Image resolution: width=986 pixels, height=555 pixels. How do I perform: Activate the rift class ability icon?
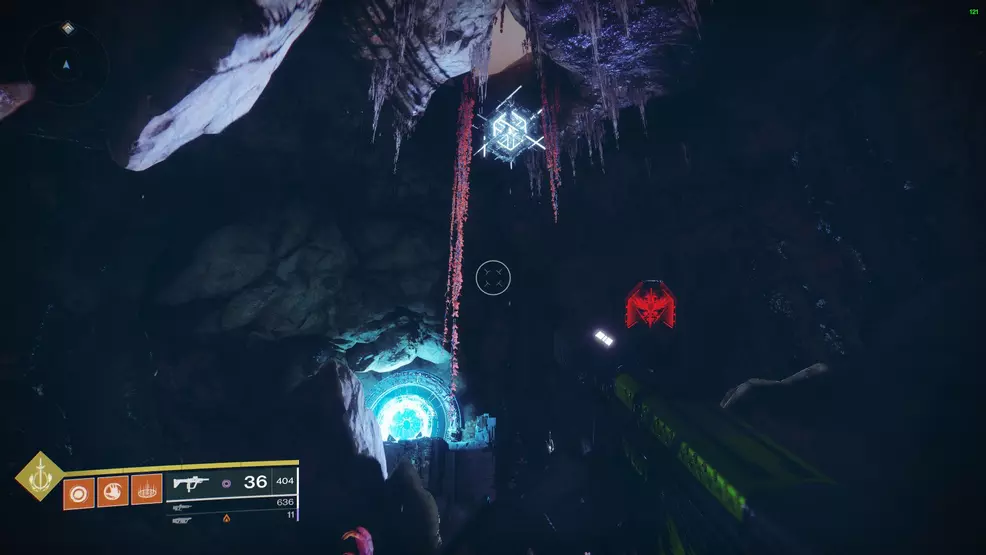[x=146, y=491]
